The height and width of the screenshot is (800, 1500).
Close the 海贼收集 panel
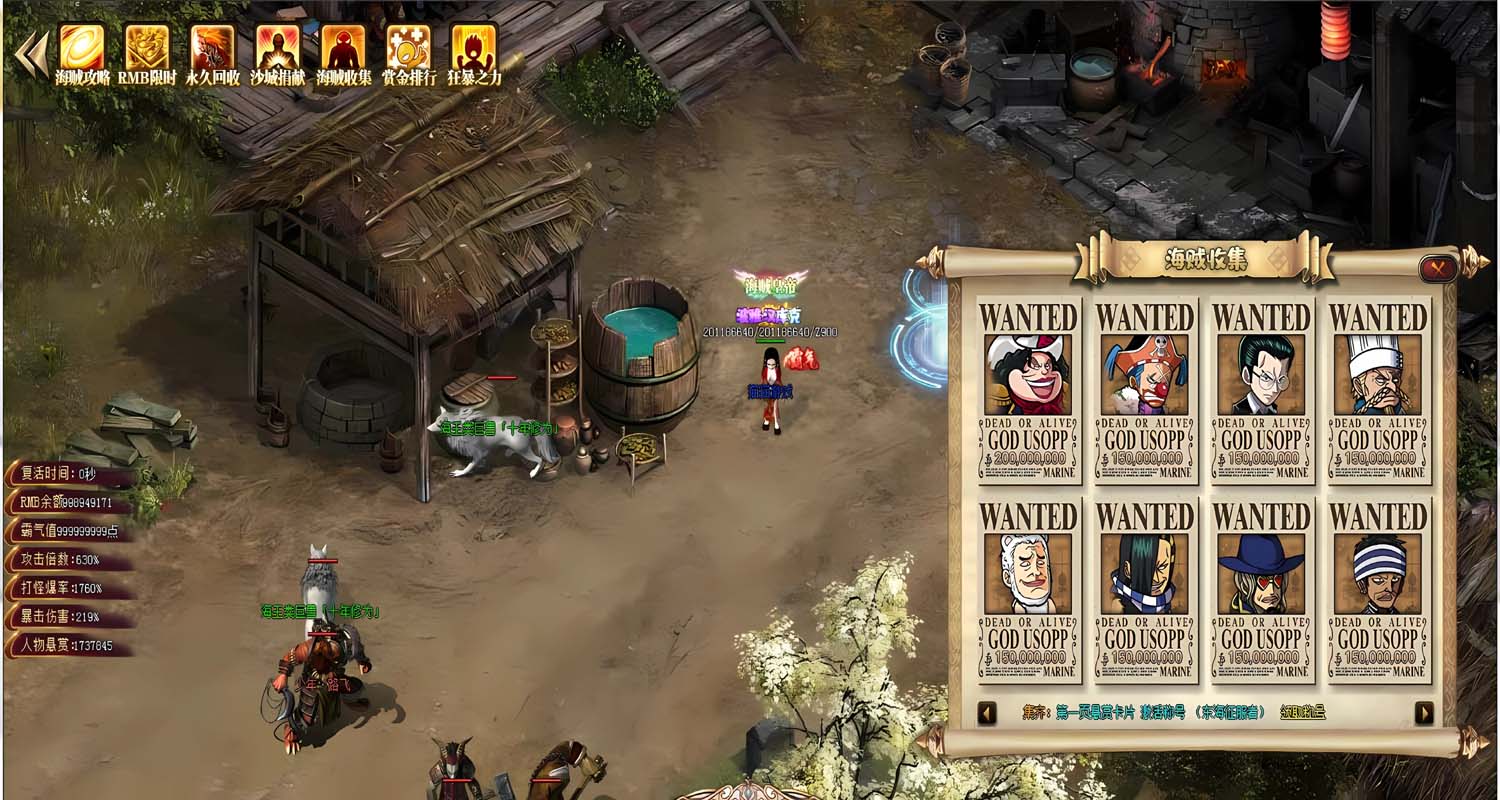pos(1437,268)
